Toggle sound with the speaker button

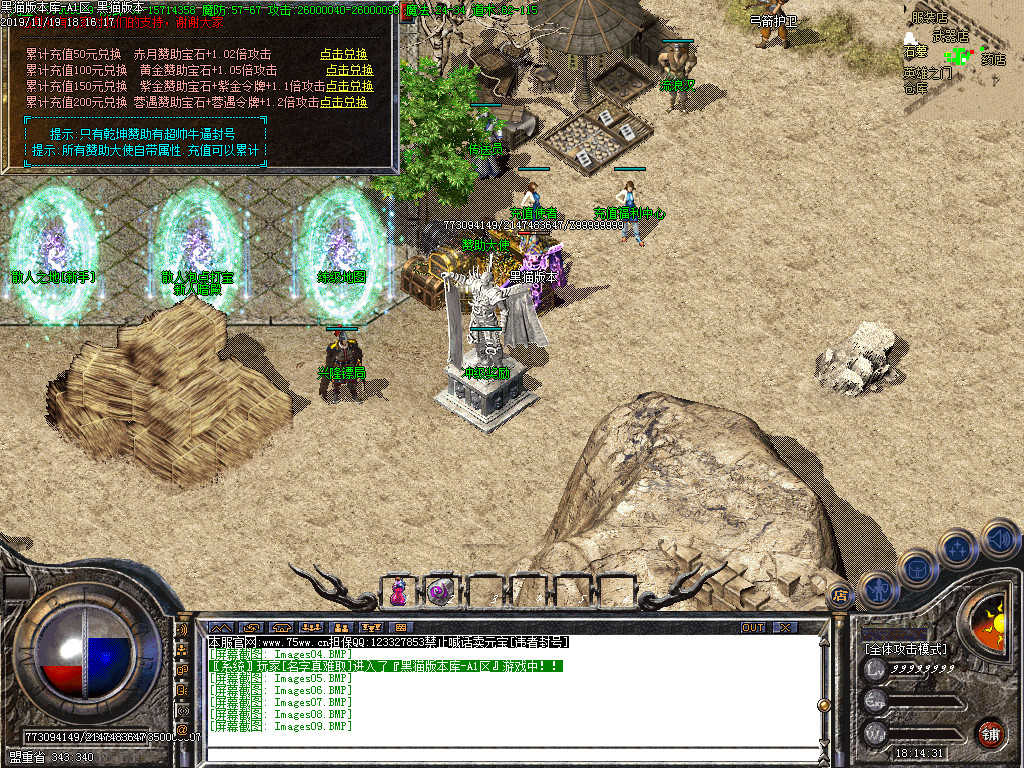coord(999,540)
